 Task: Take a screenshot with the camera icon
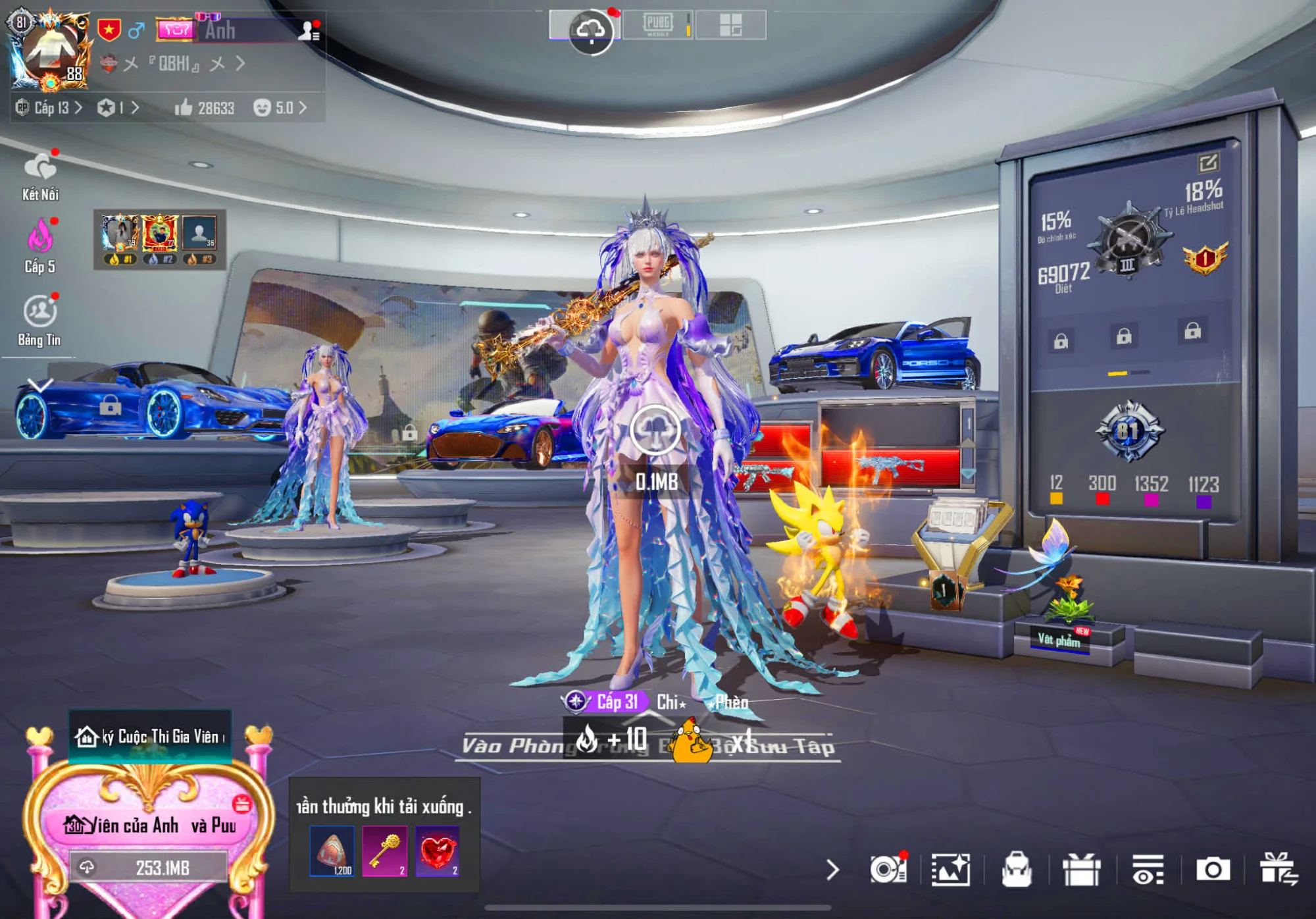[x=1213, y=869]
